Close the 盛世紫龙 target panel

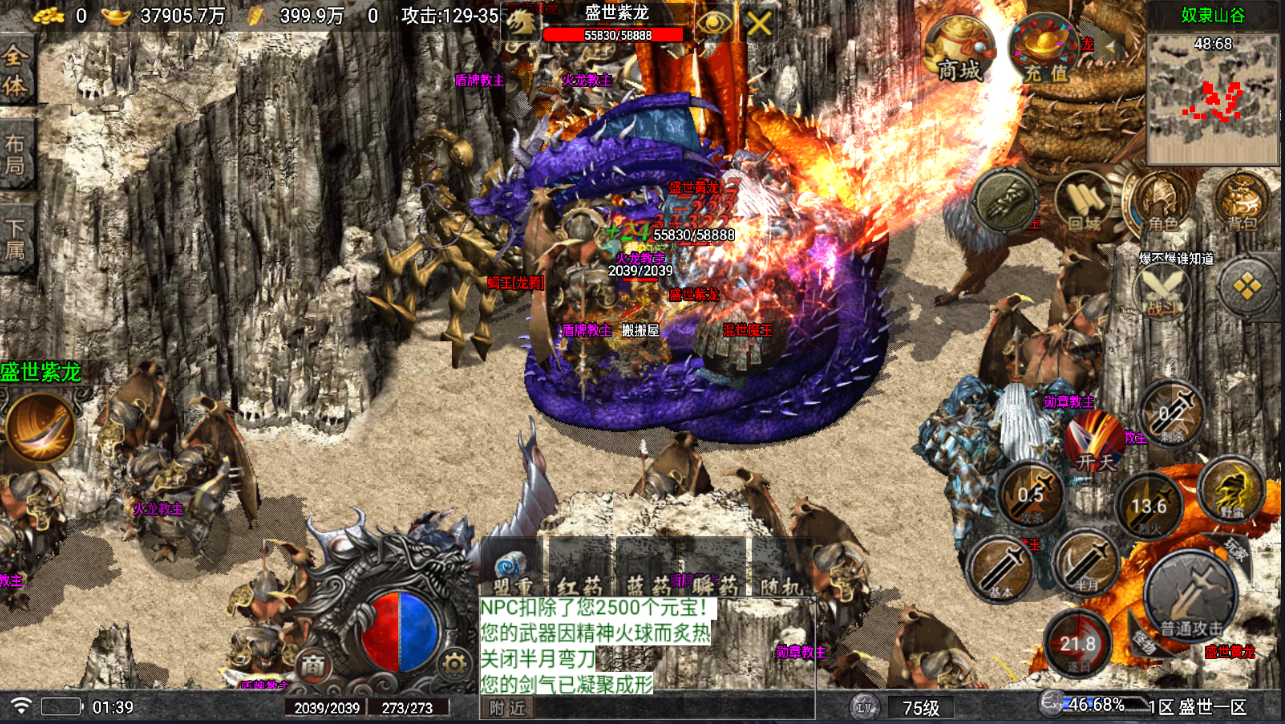[x=759, y=24]
